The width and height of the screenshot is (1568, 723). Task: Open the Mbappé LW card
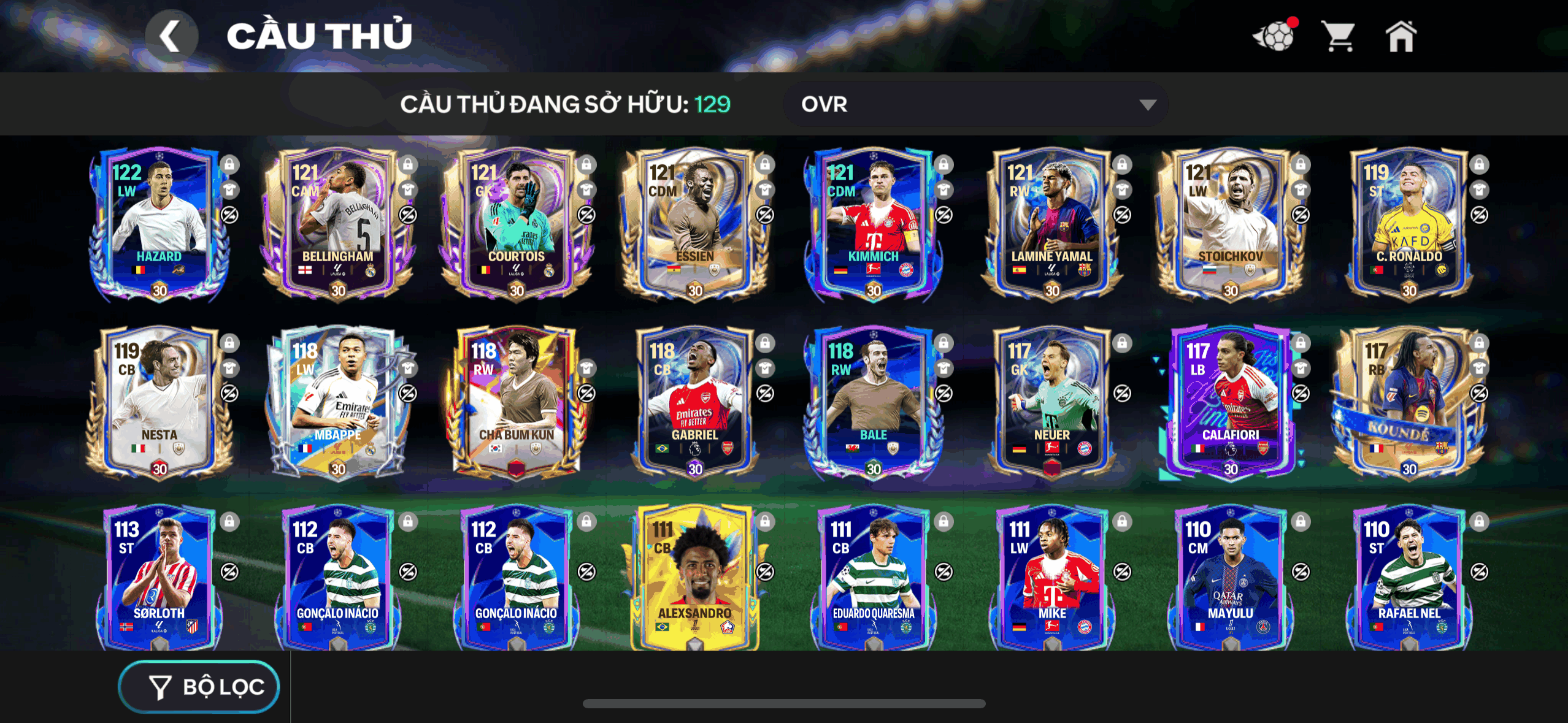point(337,402)
